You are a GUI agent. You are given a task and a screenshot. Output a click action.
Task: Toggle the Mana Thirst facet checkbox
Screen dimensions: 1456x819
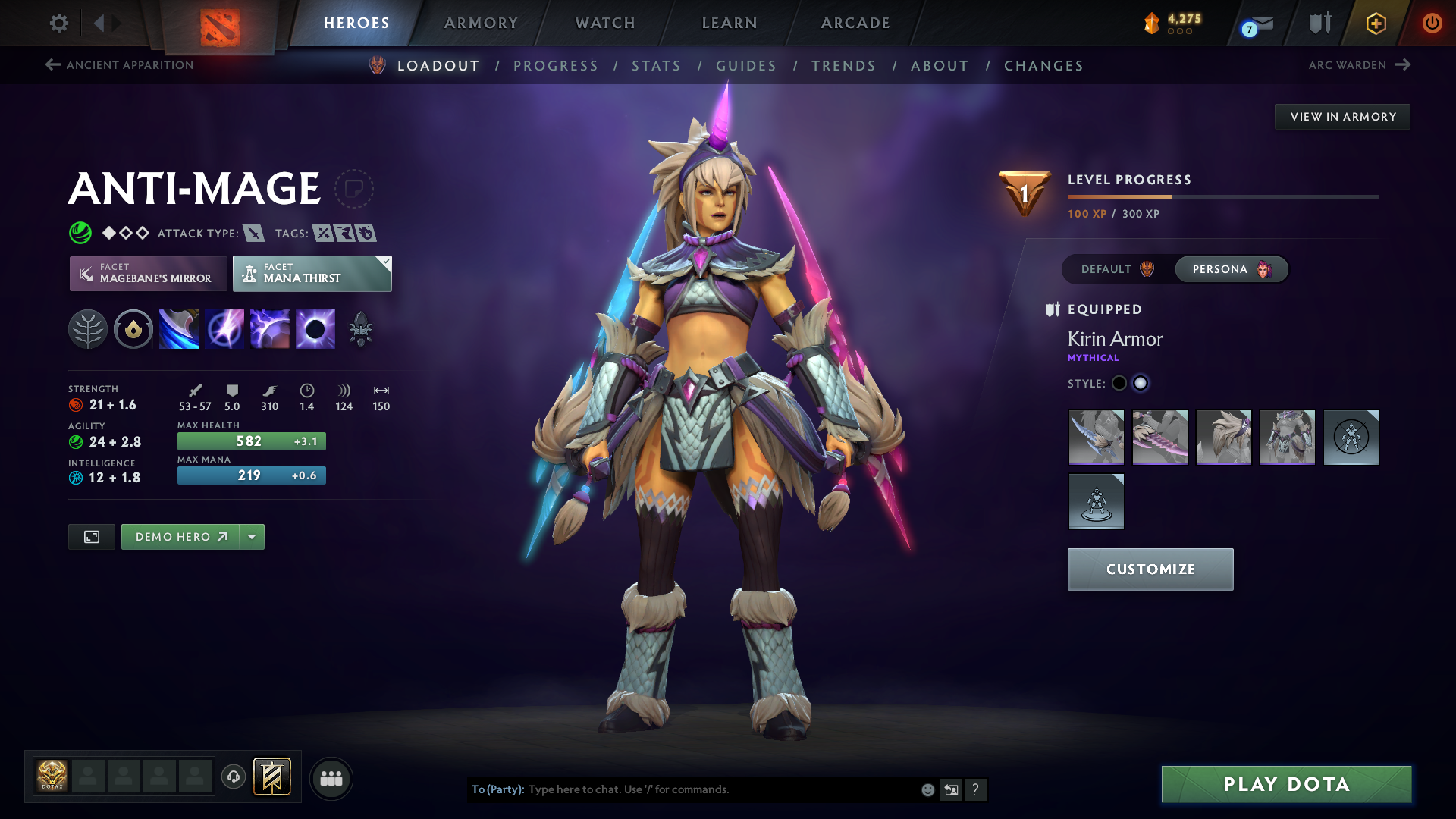point(385,261)
